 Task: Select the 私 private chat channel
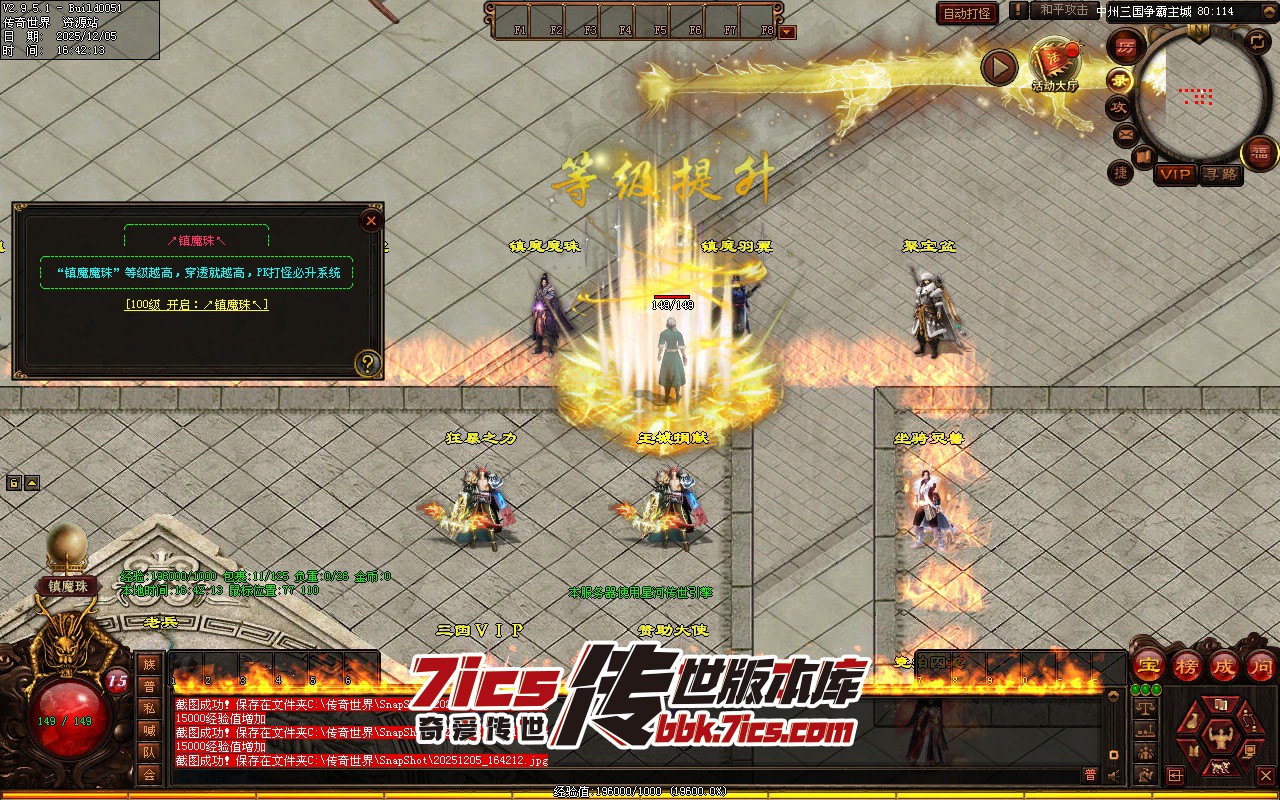[x=149, y=708]
